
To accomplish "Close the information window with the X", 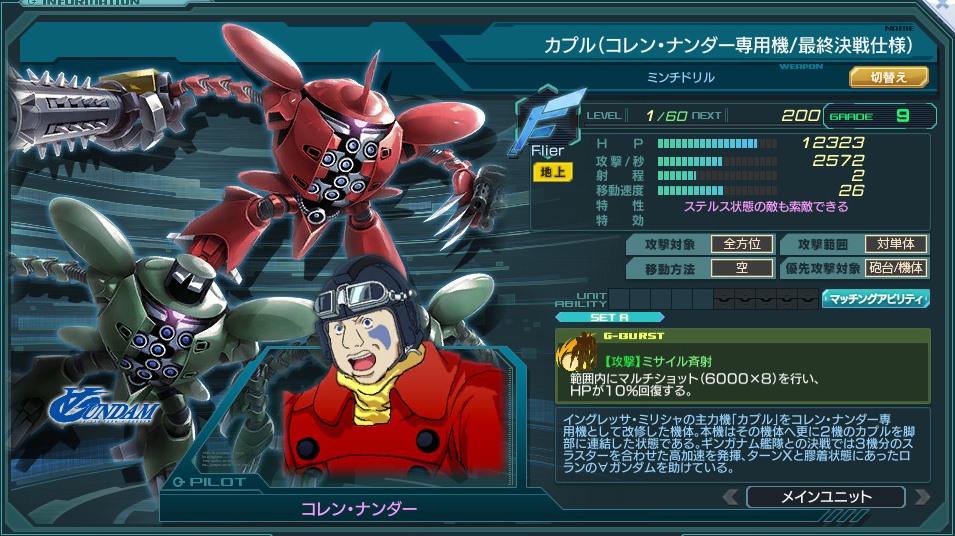I will (x=945, y=6).
